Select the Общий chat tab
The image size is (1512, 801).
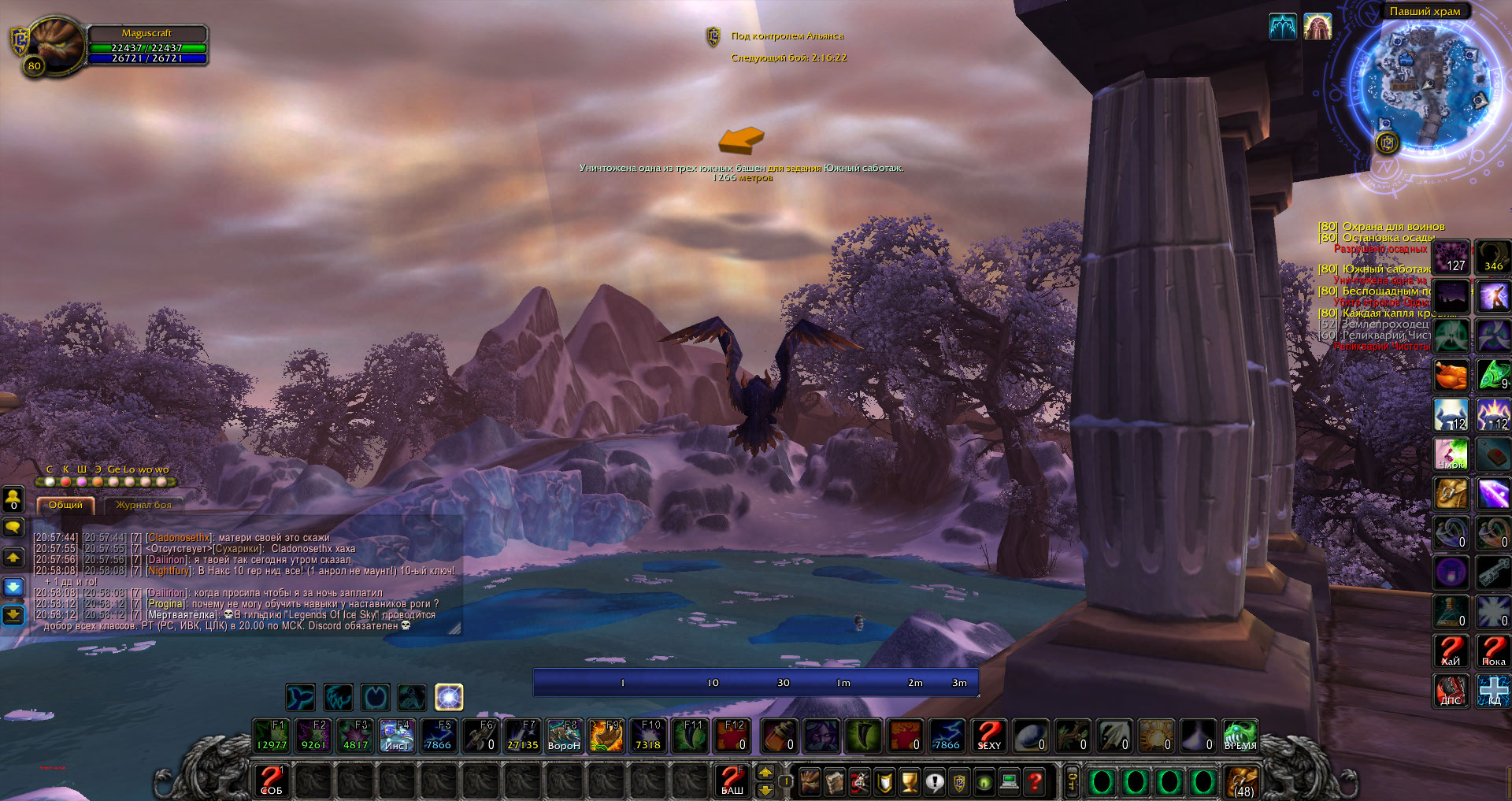click(65, 505)
